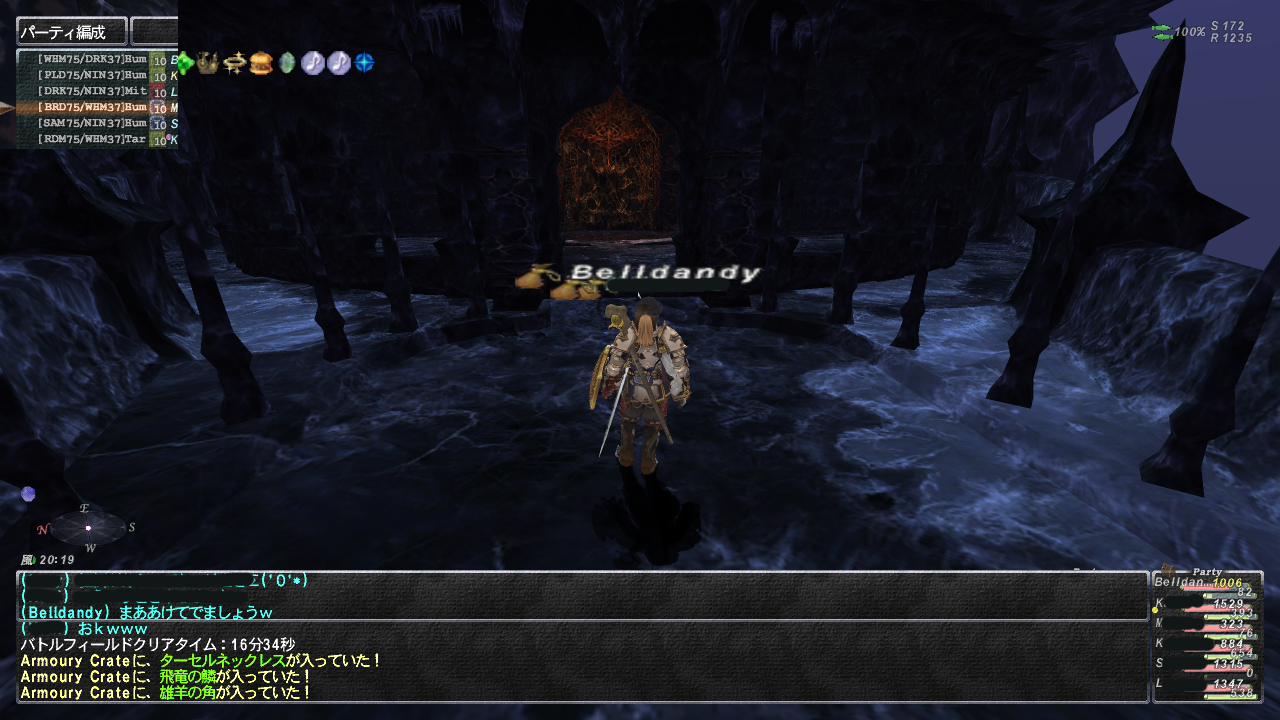The width and height of the screenshot is (1280, 720).
Task: Pick the SAM75/NIN37 party member row
Action: point(92,123)
